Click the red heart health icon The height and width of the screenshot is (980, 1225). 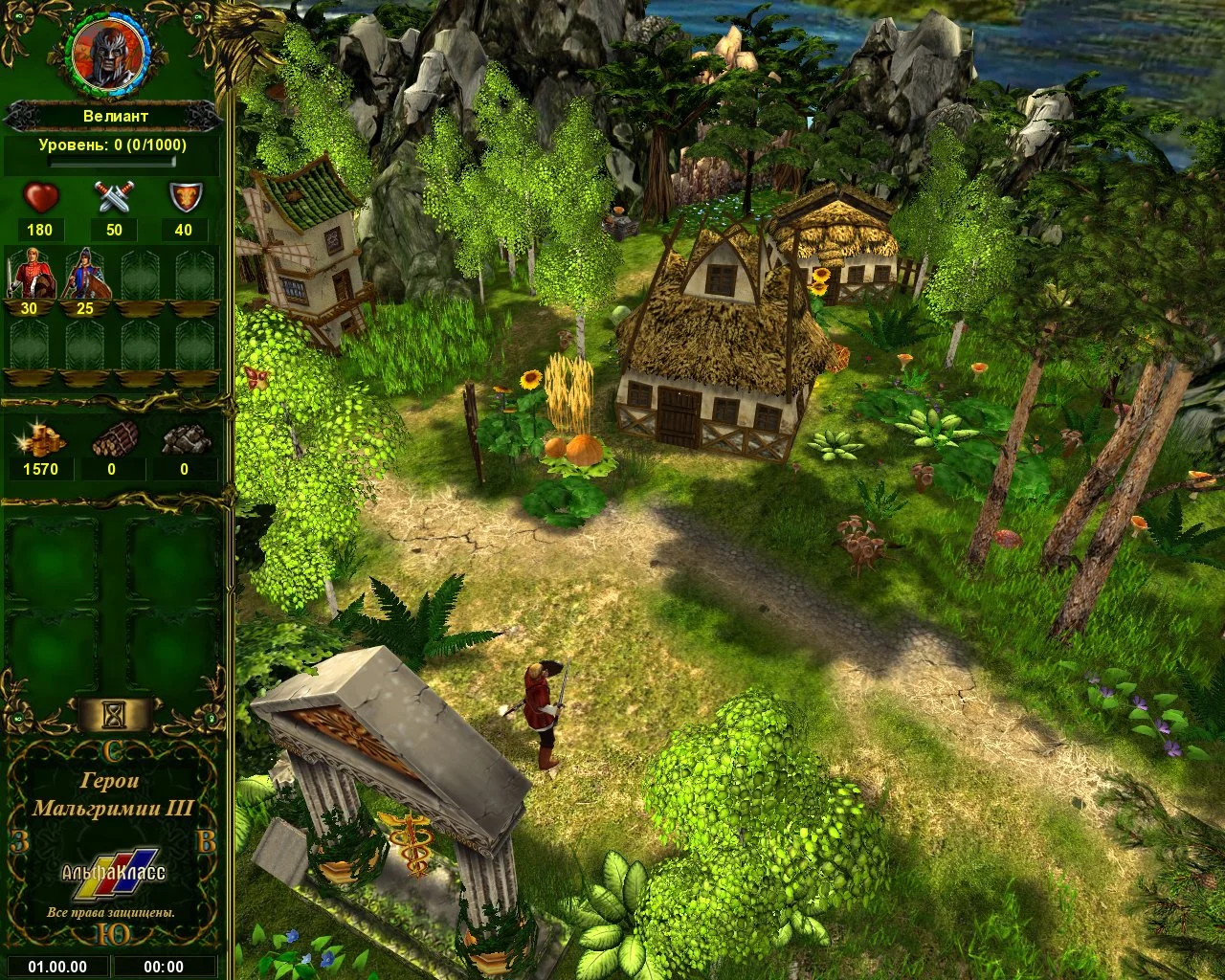[x=40, y=198]
